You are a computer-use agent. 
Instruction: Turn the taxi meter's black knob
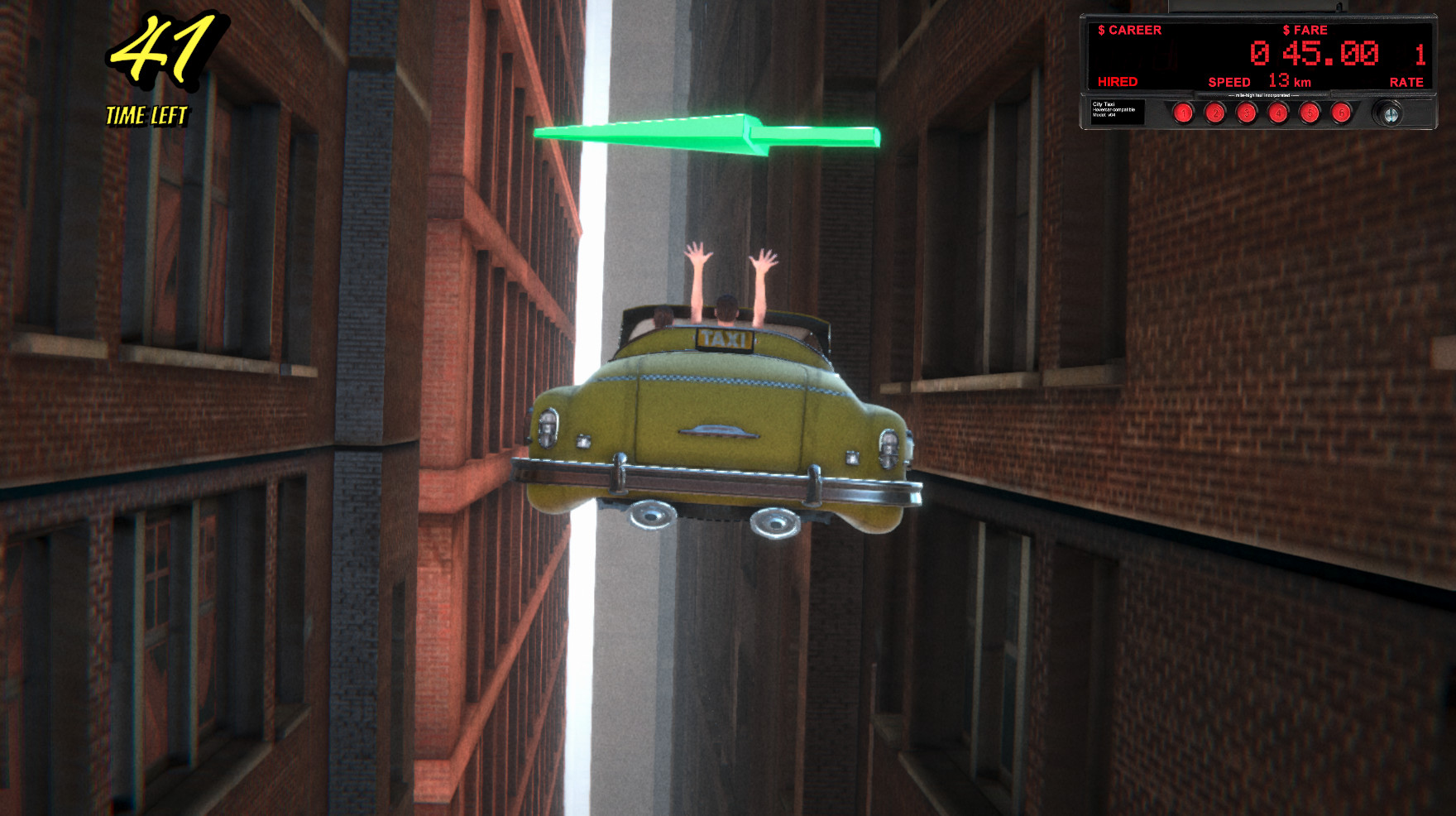[1389, 113]
